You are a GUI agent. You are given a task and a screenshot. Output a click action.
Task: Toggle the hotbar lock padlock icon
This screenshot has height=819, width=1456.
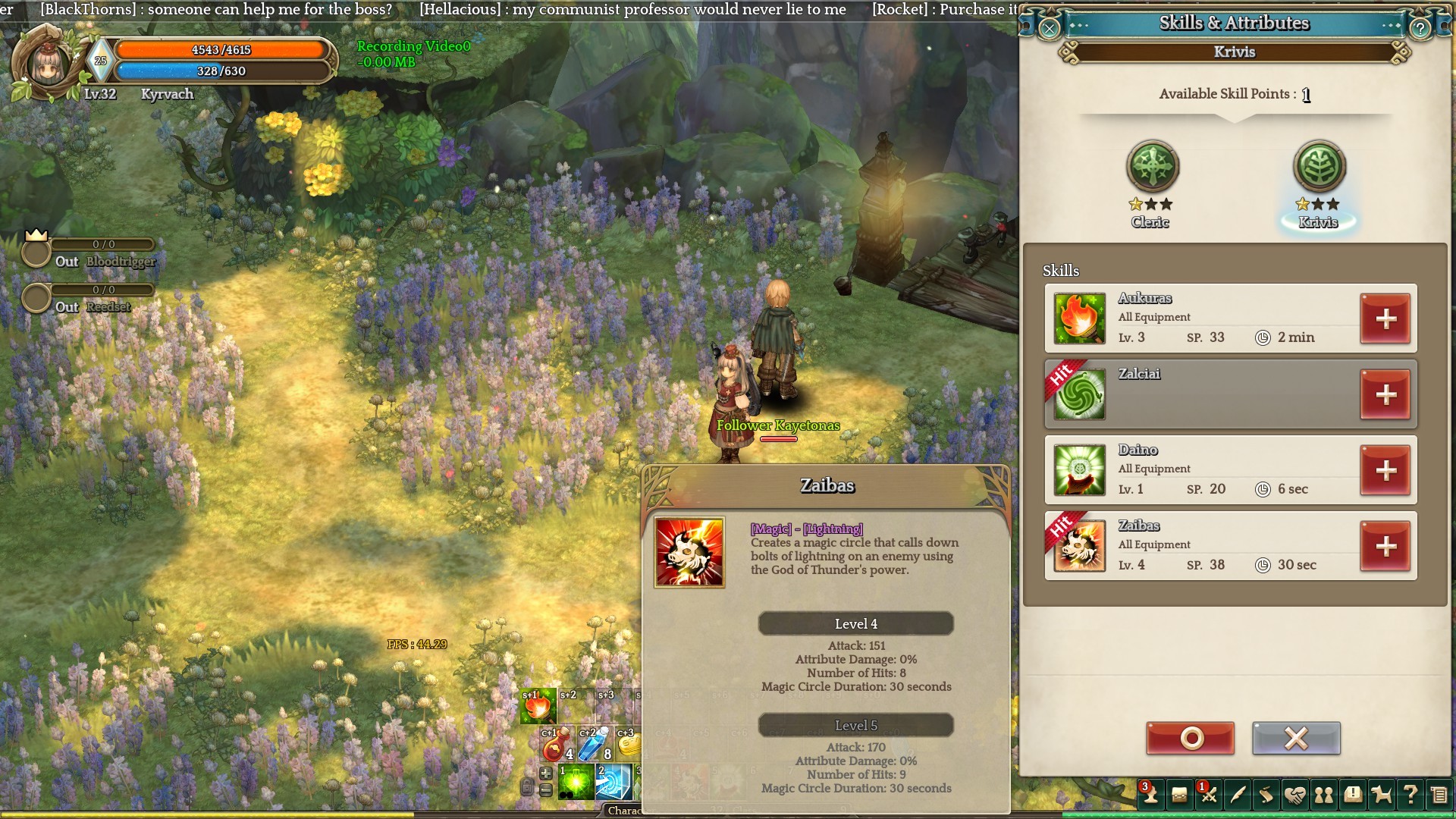tap(527, 787)
